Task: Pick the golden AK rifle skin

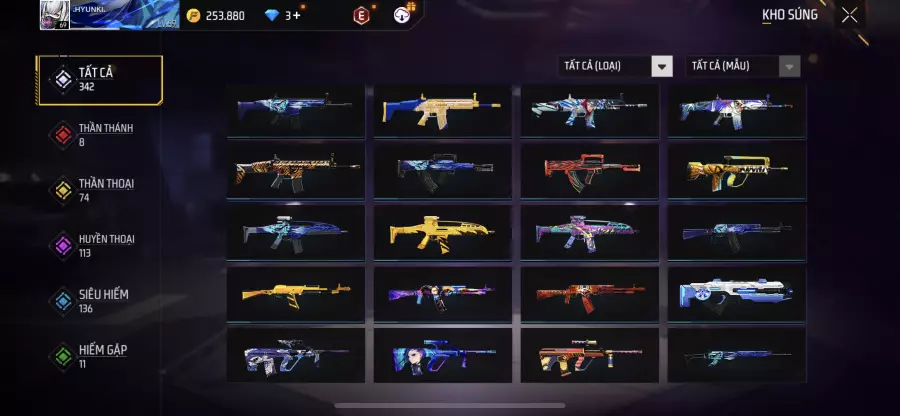Action: 295,293
